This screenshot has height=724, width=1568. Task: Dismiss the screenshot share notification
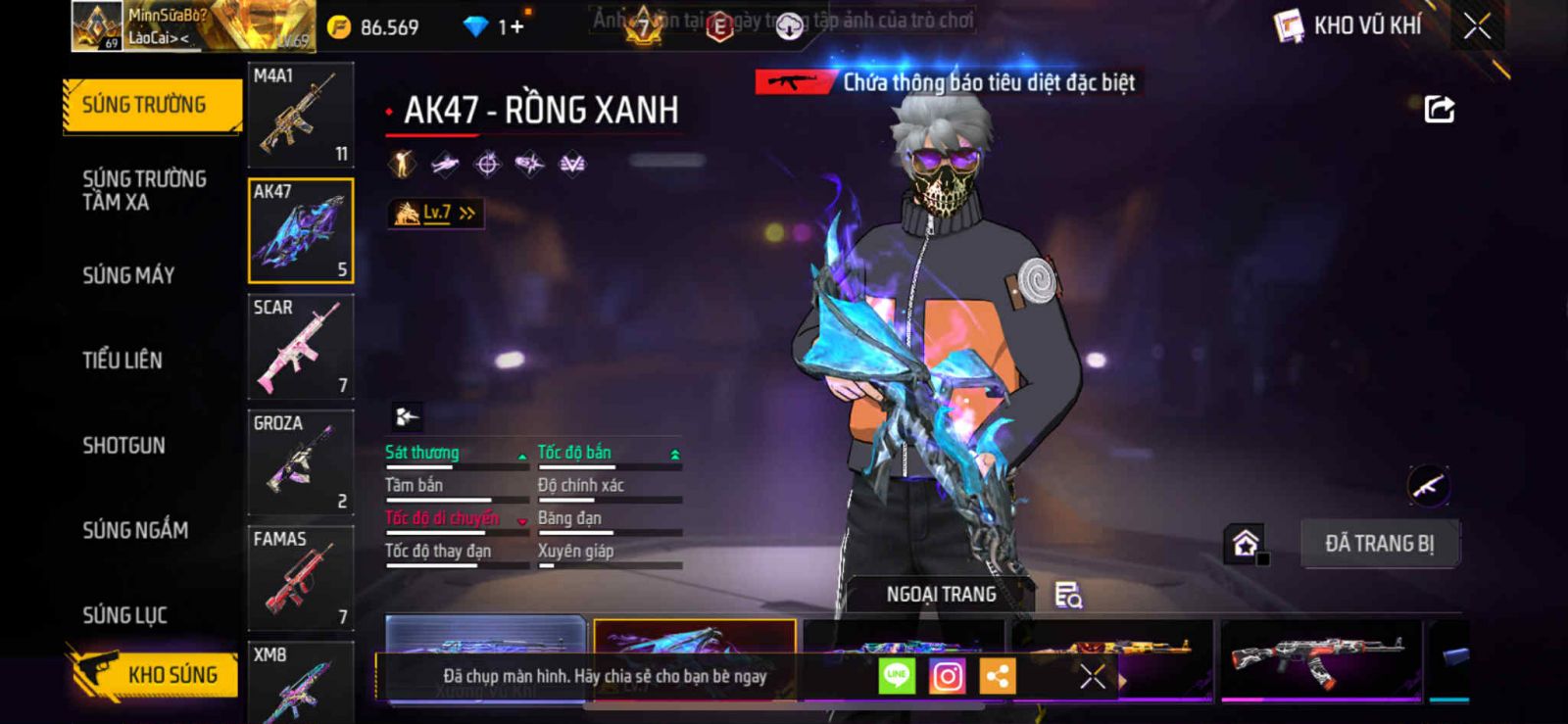tap(1092, 676)
